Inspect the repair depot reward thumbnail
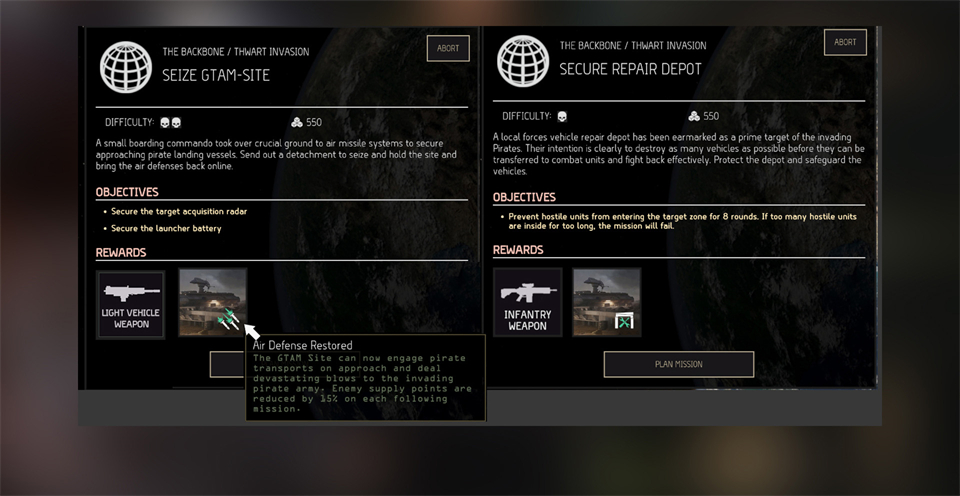The height and width of the screenshot is (496, 960). (607, 302)
